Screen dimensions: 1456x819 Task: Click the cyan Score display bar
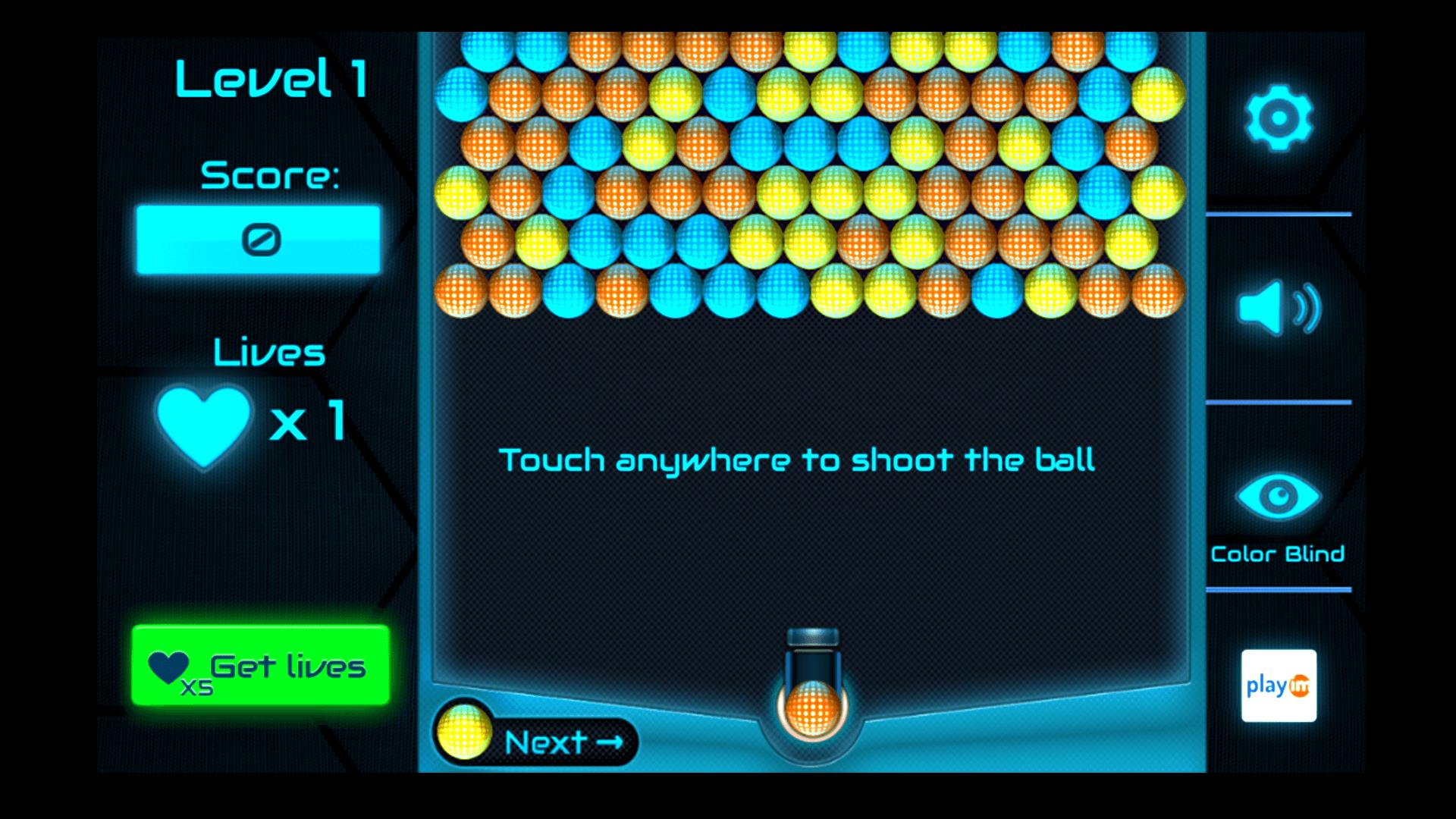(x=258, y=239)
